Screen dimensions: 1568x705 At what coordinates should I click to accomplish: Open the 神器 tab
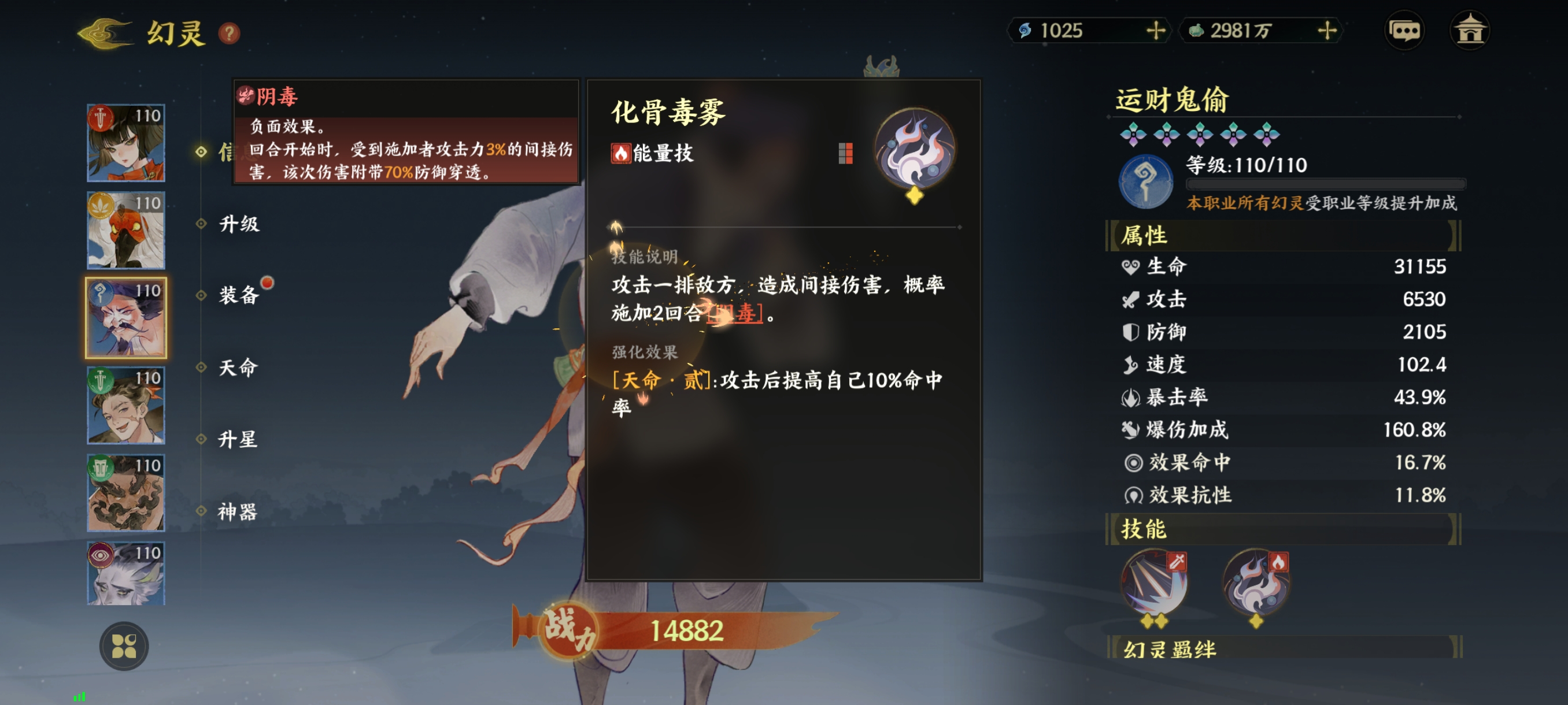point(239,511)
